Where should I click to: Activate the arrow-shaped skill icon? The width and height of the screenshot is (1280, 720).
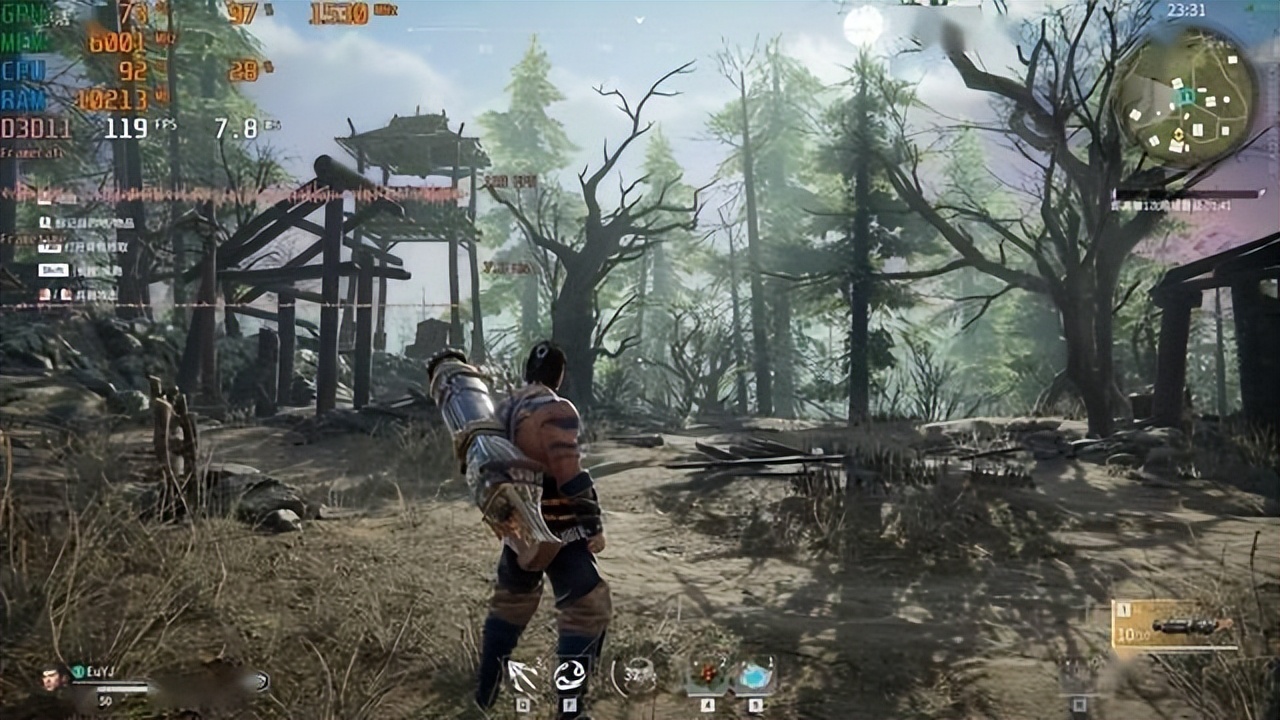[522, 675]
